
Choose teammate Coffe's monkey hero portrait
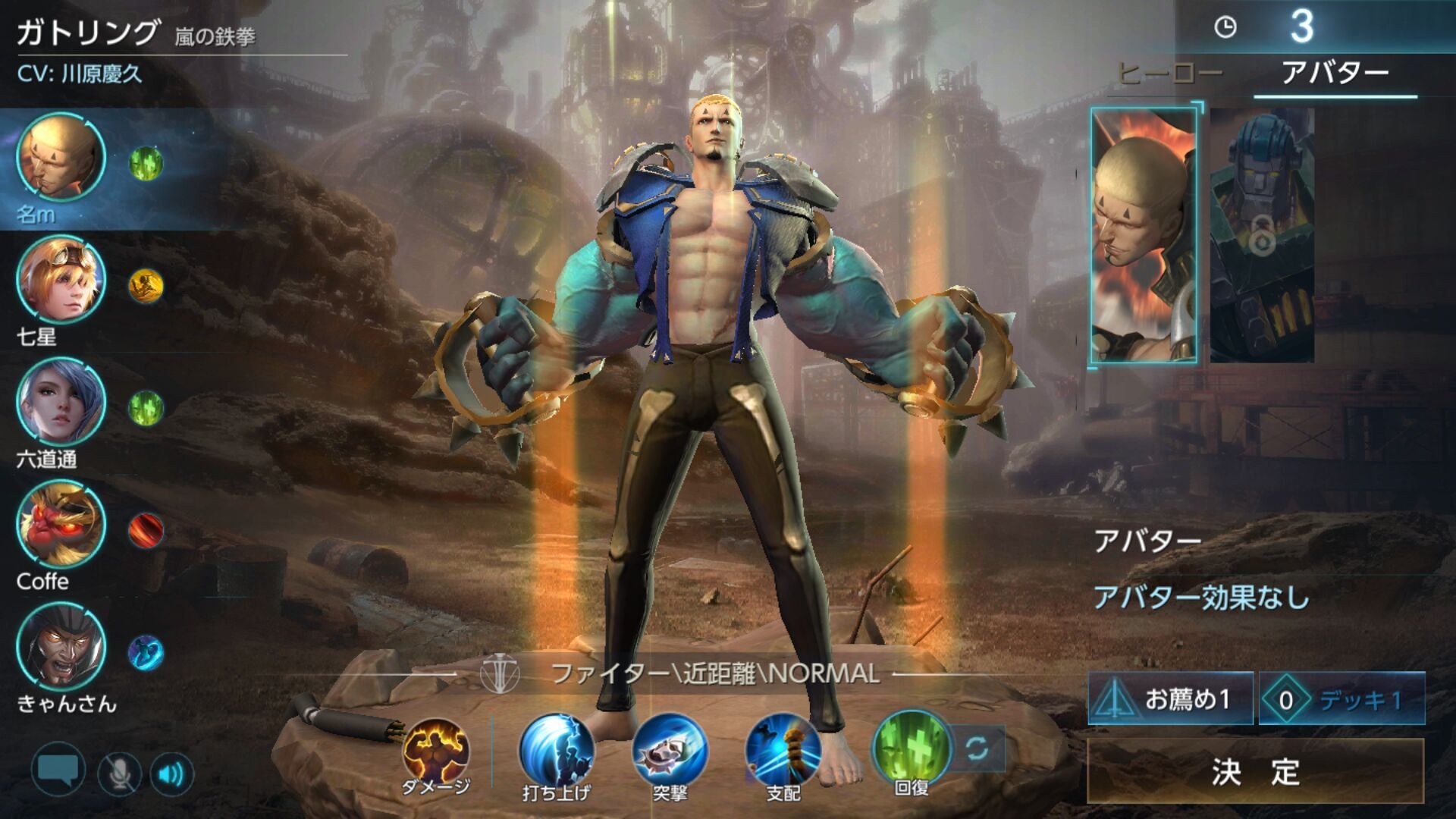pyautogui.click(x=61, y=525)
